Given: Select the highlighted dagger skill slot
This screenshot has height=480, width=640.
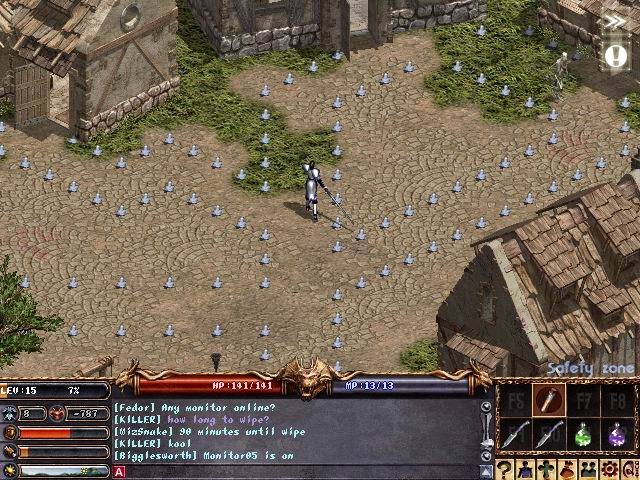Looking at the screenshot, I should point(547,401).
